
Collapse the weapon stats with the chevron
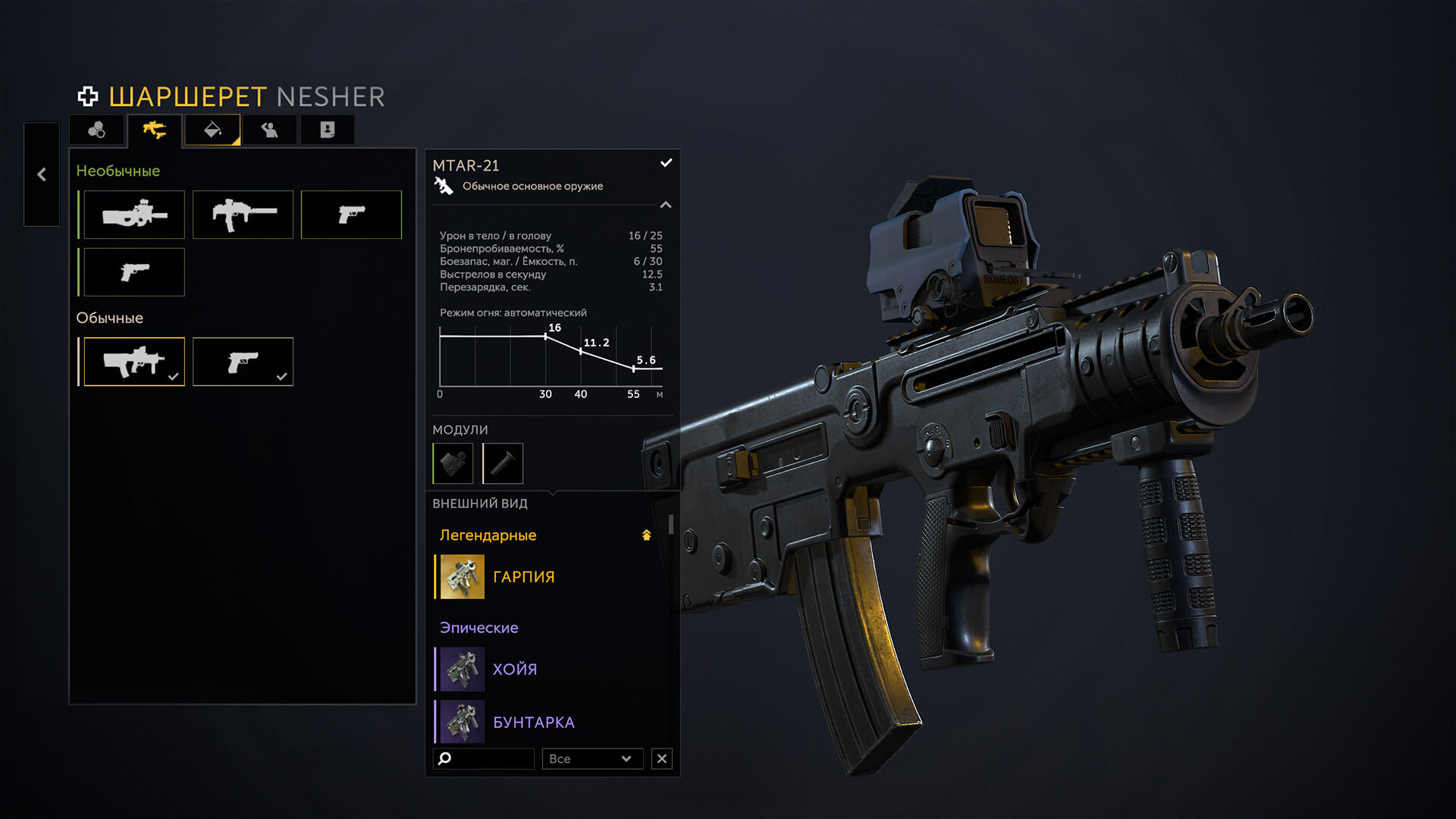point(666,205)
